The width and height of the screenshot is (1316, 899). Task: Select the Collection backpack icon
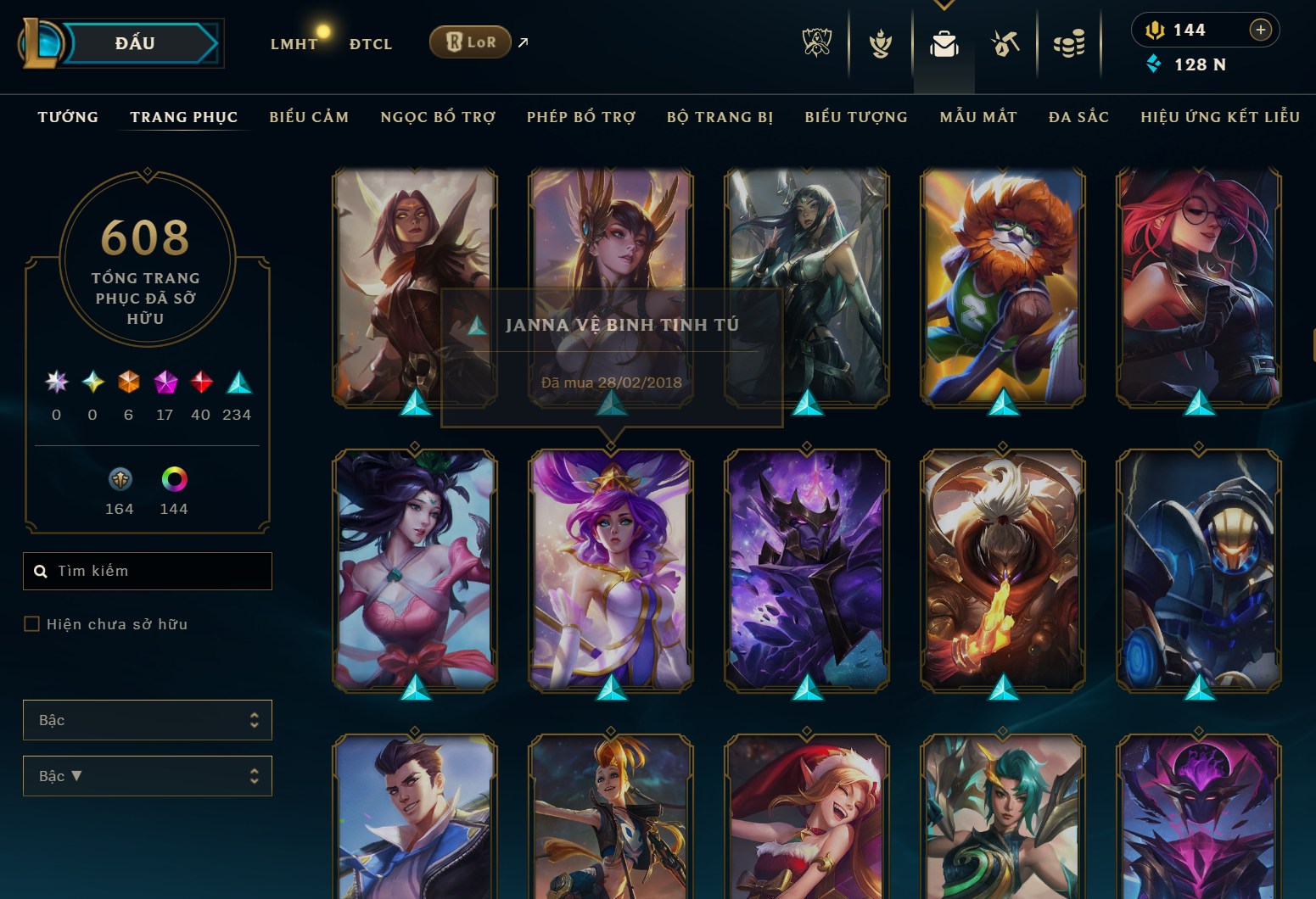(x=944, y=42)
